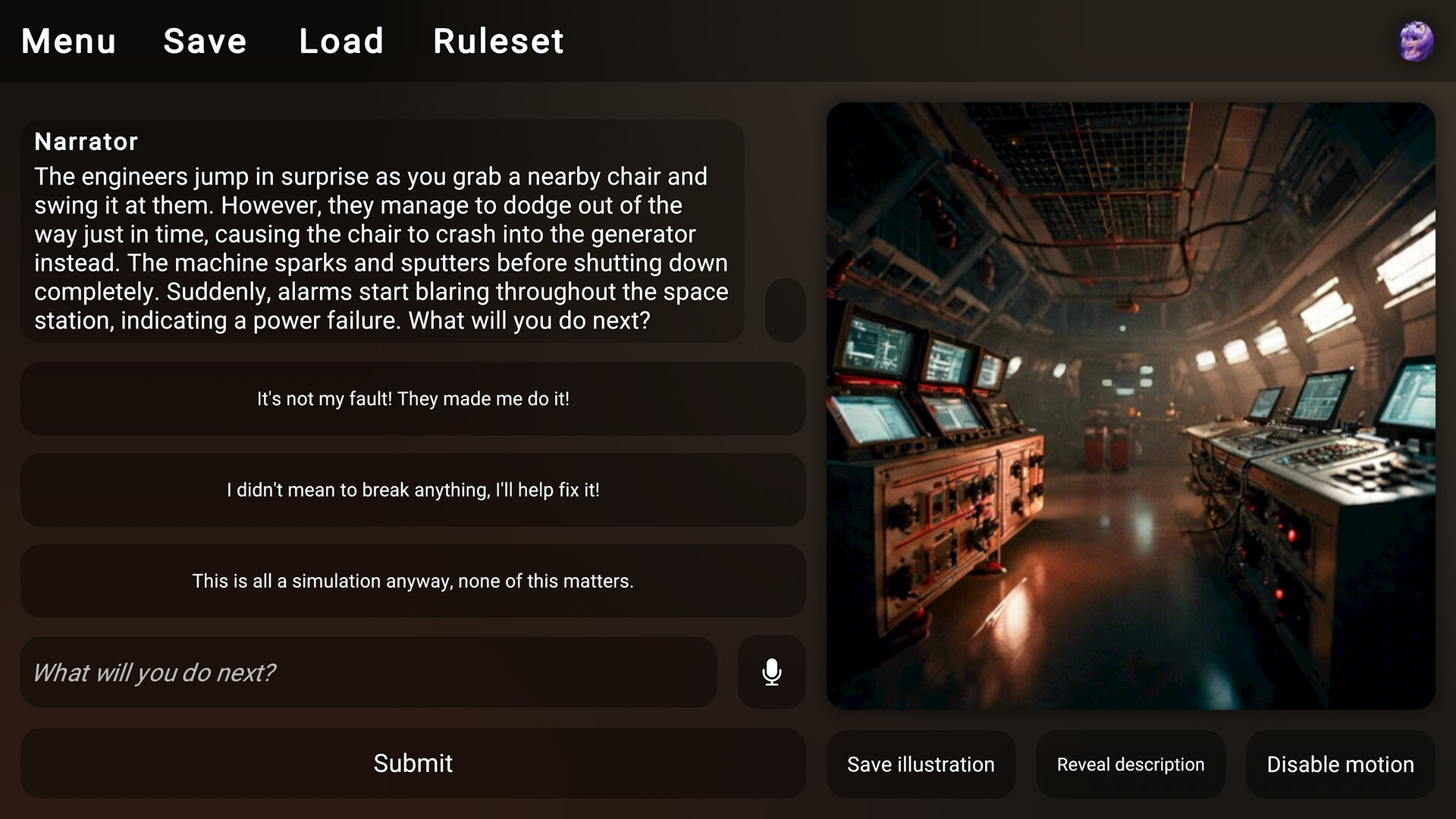The height and width of the screenshot is (819, 1456).
Task: Pick the "this is all a simulation" option
Action: (x=413, y=582)
